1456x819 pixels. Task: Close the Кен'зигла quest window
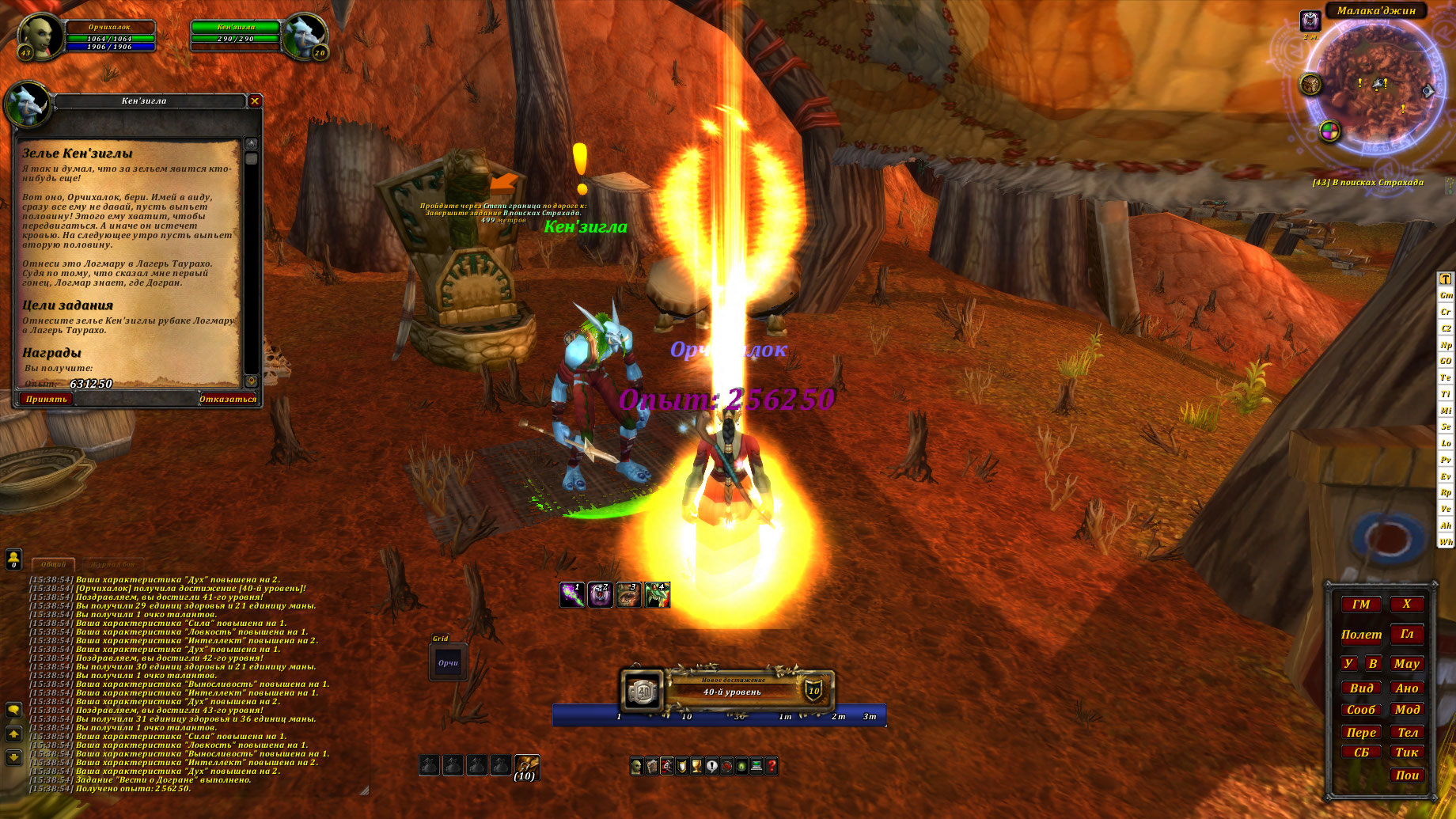pos(255,100)
